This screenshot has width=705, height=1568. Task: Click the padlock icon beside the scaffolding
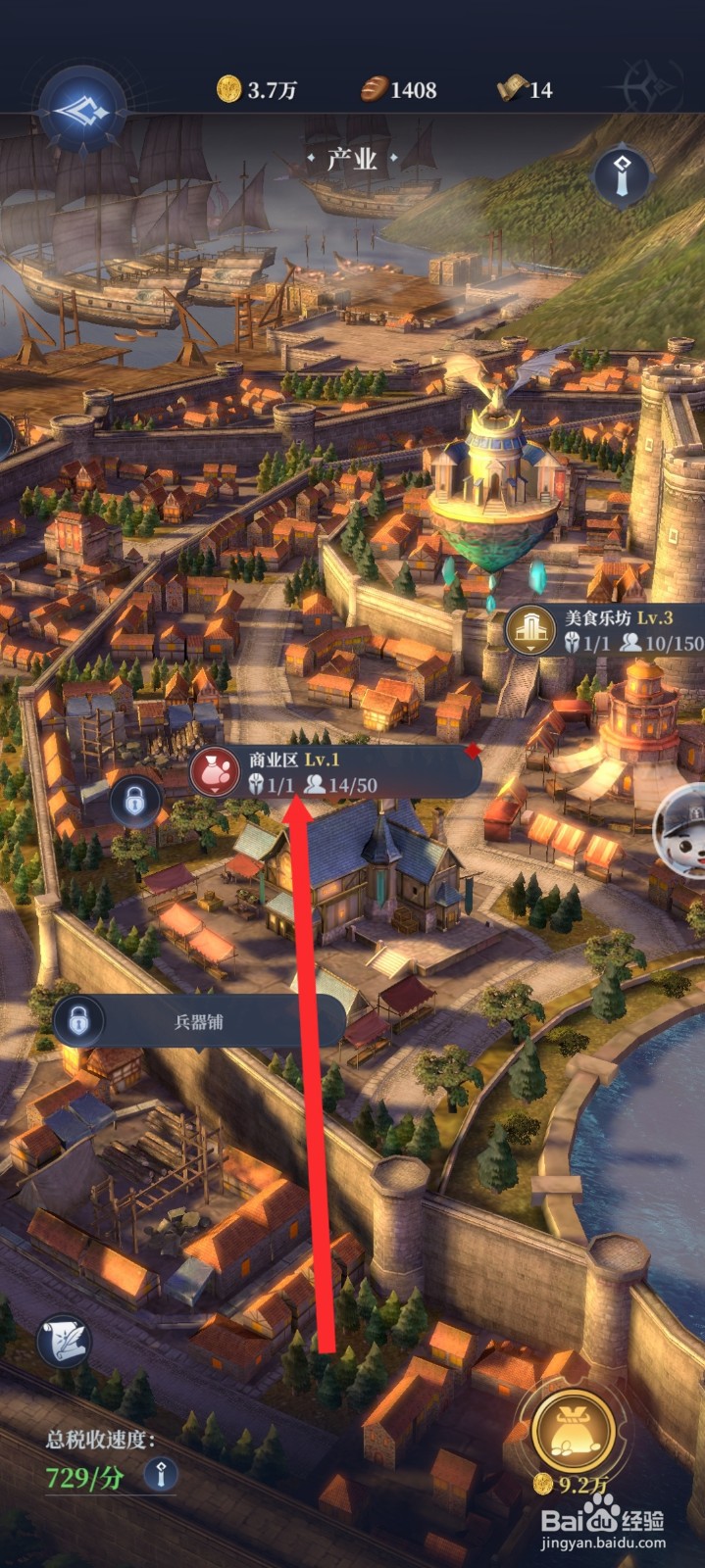click(135, 802)
